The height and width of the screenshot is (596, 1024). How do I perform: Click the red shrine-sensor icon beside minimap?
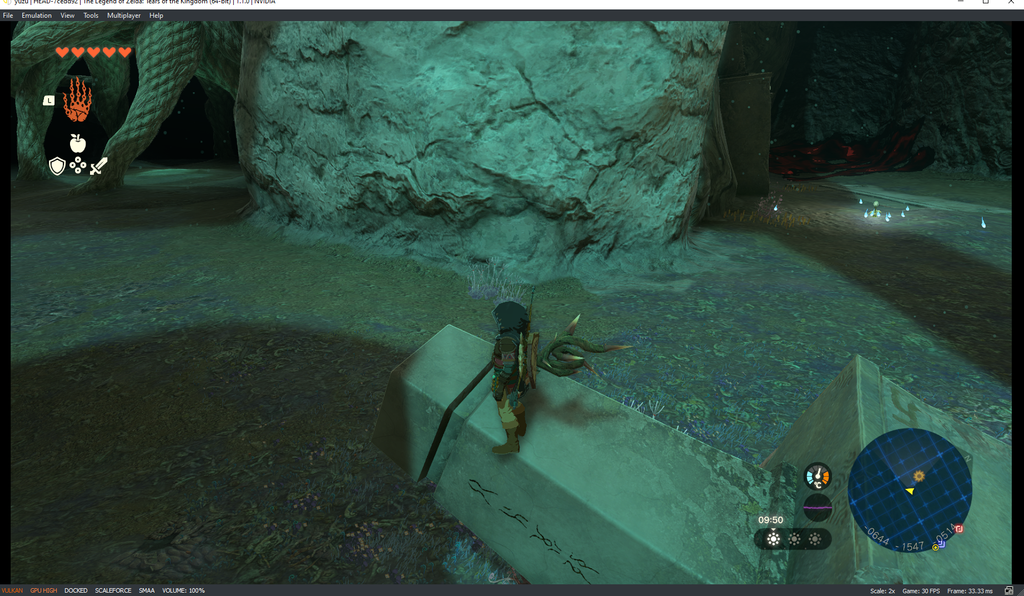pyautogui.click(x=958, y=528)
